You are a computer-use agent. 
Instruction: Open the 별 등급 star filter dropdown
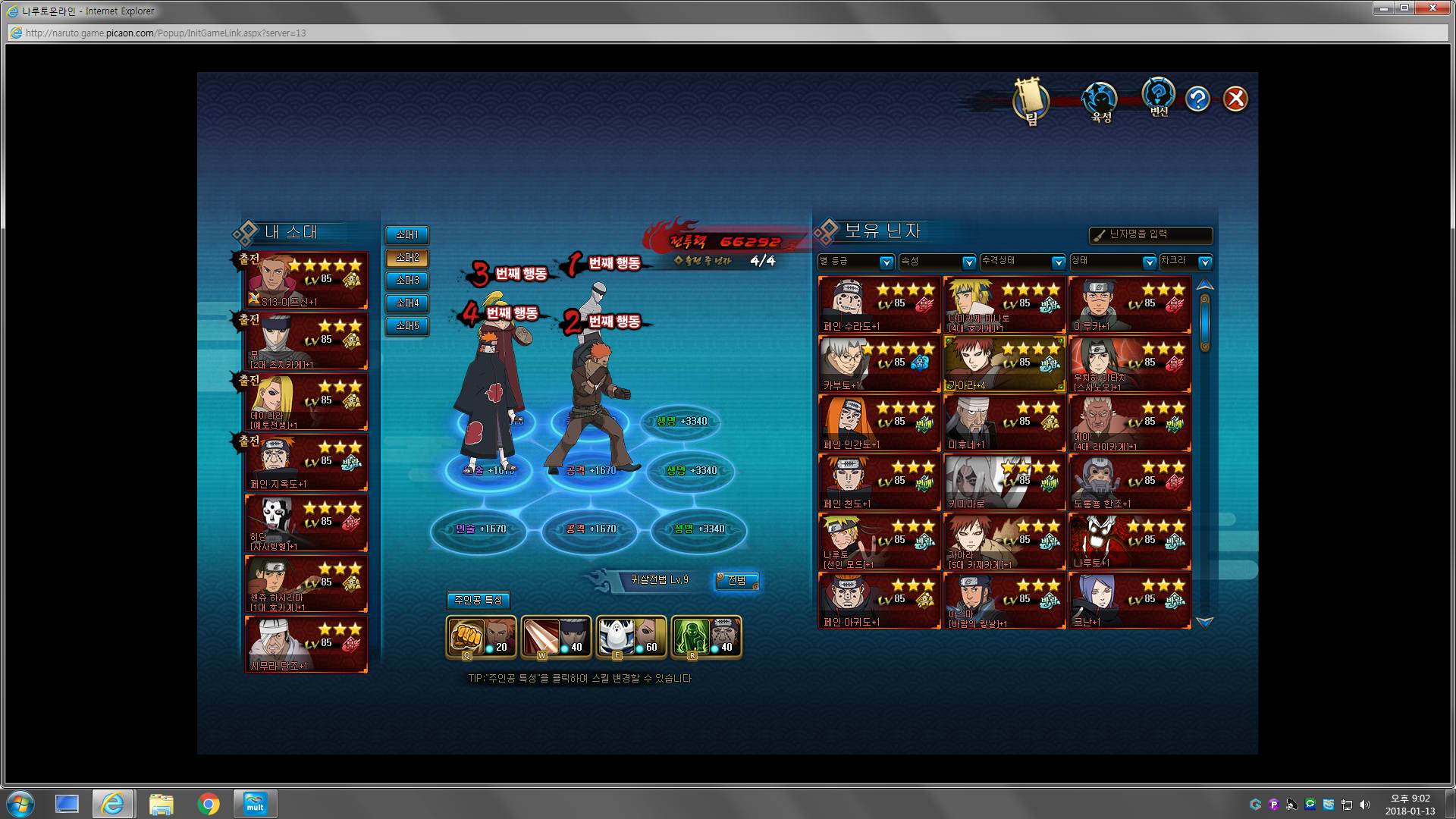[856, 262]
